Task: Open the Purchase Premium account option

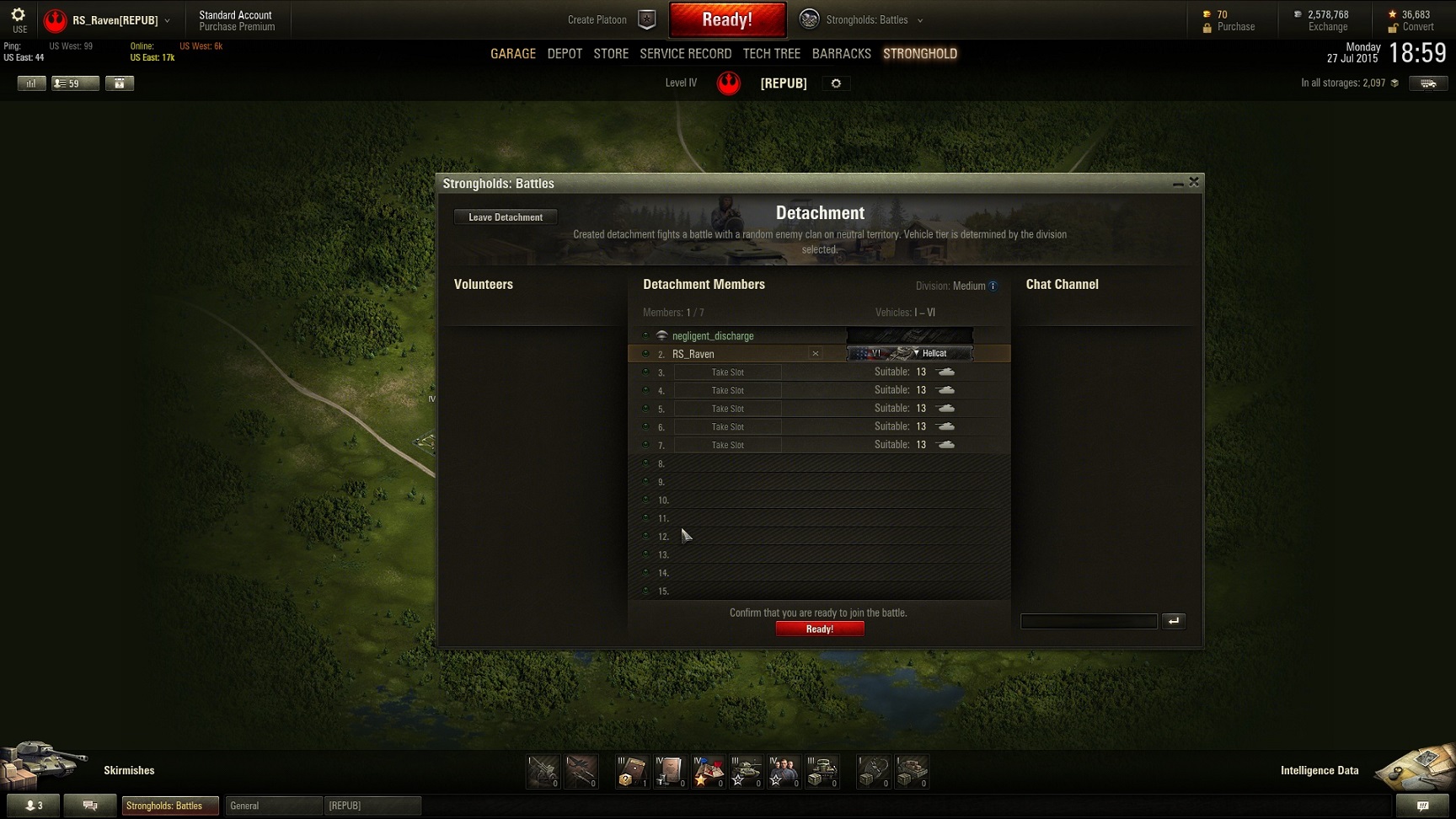Action: tap(237, 27)
